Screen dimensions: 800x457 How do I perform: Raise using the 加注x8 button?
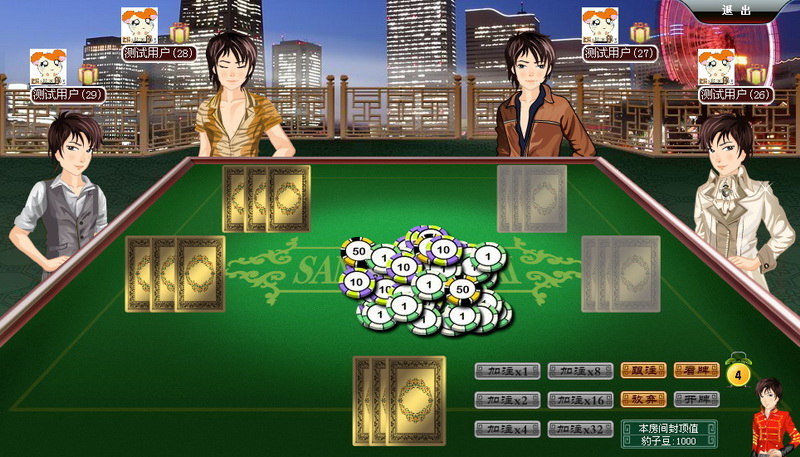coord(580,372)
